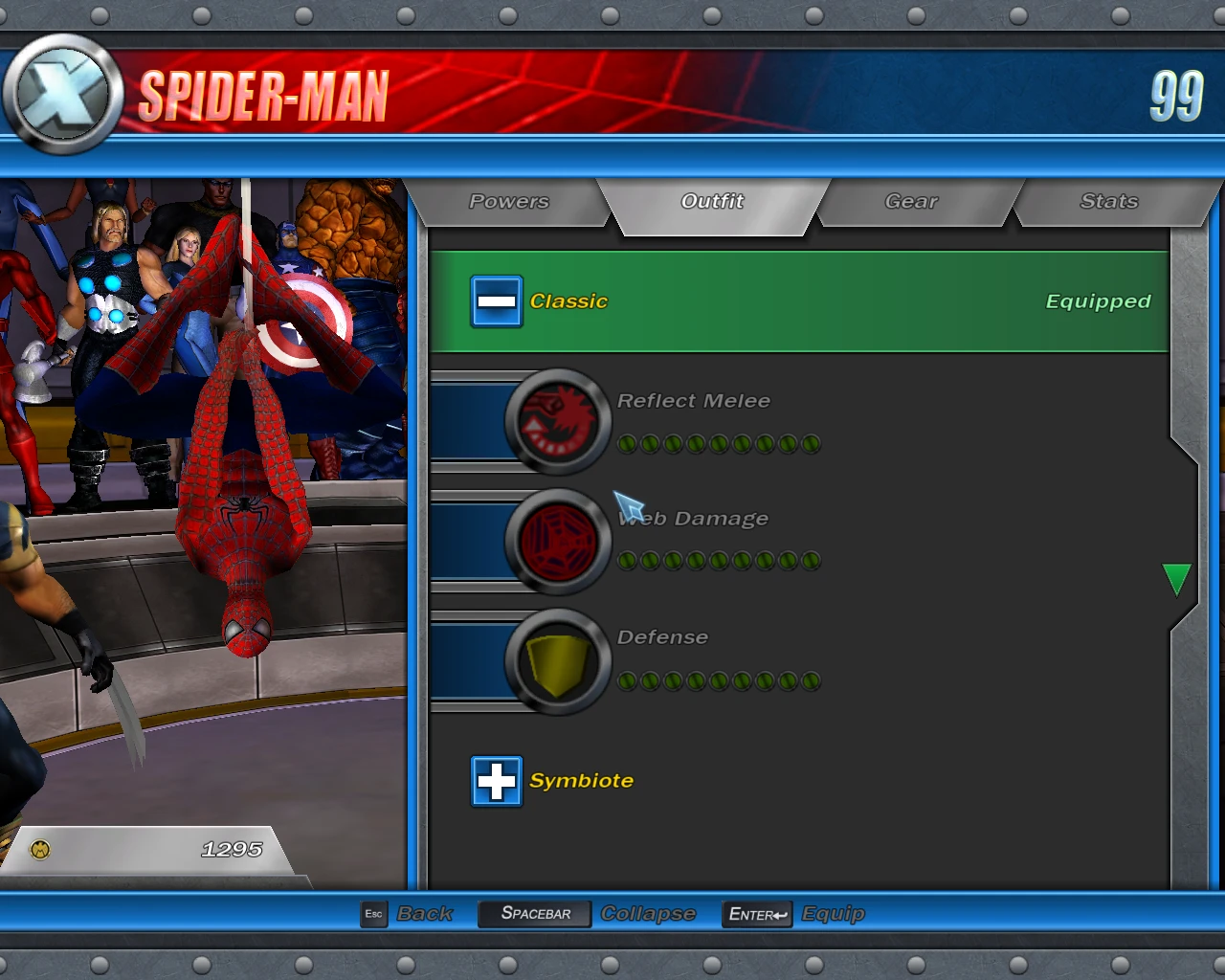Select the Defense shield upgrade icon
The height and width of the screenshot is (980, 1225).
coord(558,659)
